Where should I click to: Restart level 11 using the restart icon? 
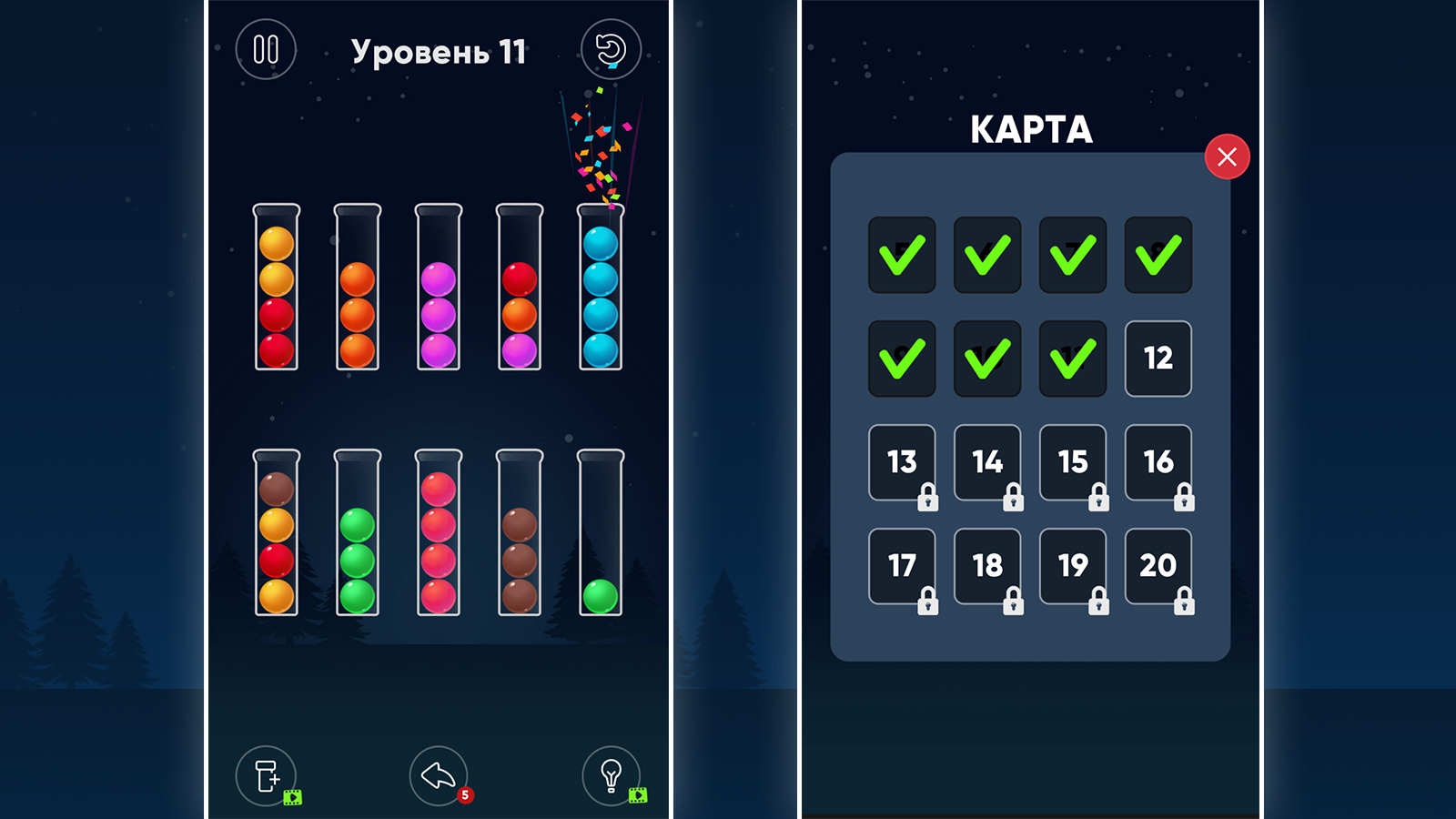coord(612,50)
